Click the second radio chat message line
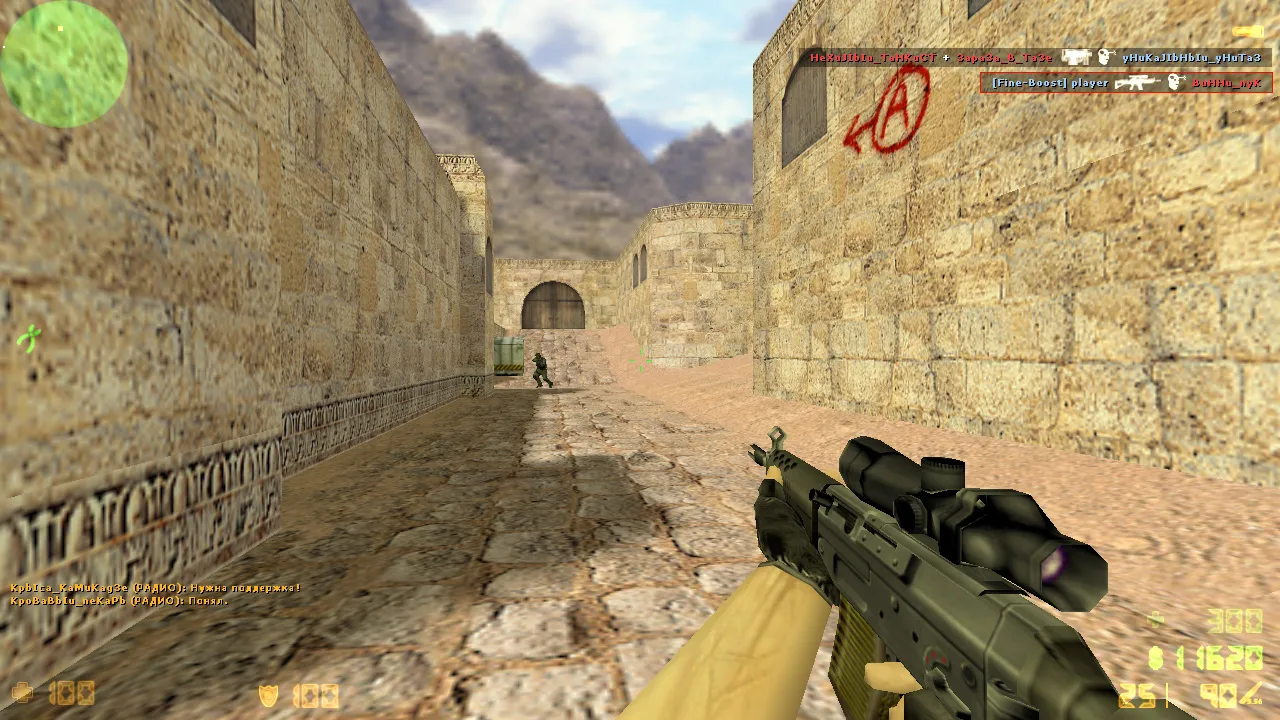 pos(119,601)
